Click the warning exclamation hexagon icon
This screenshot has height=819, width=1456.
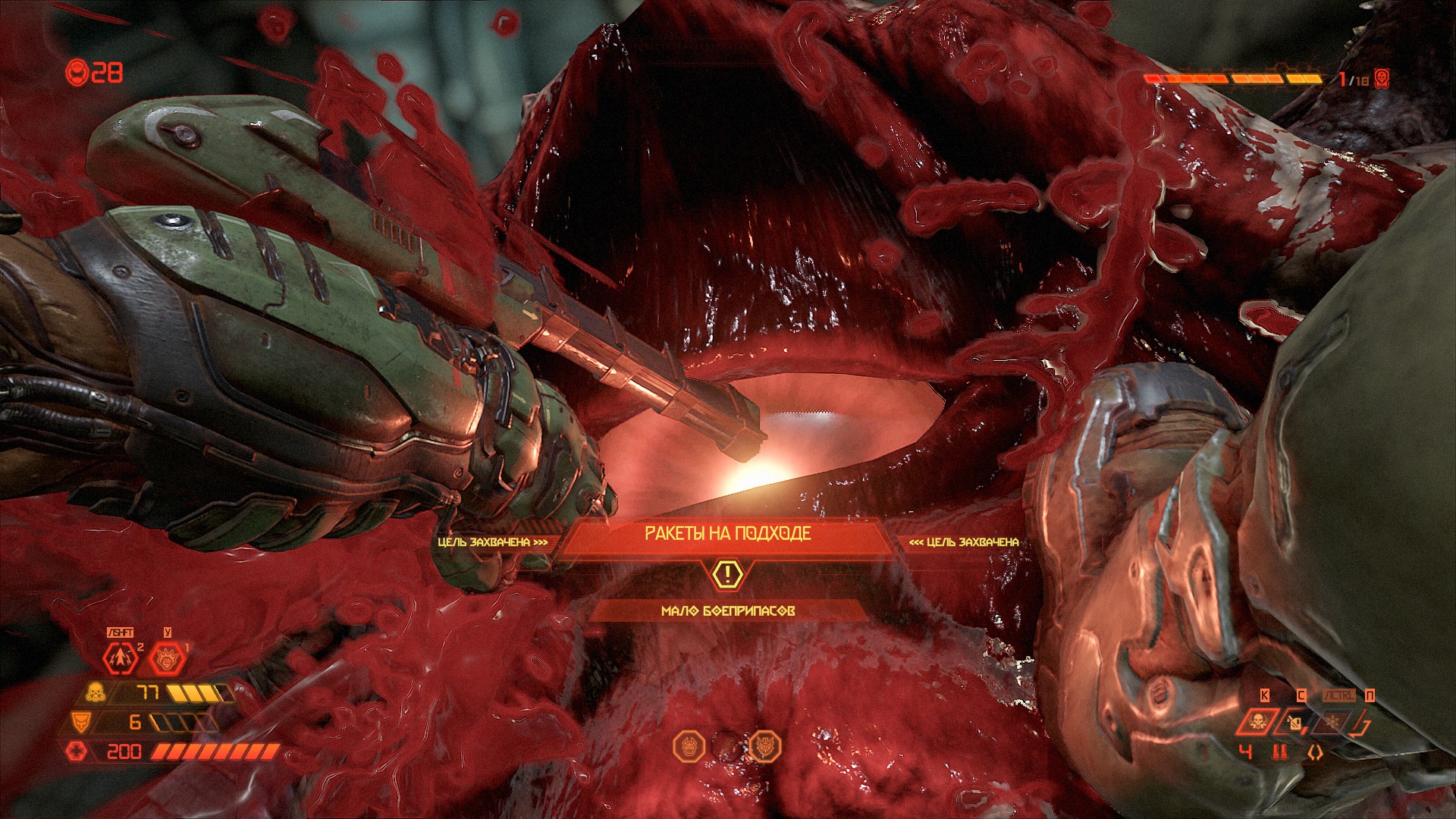click(x=727, y=574)
